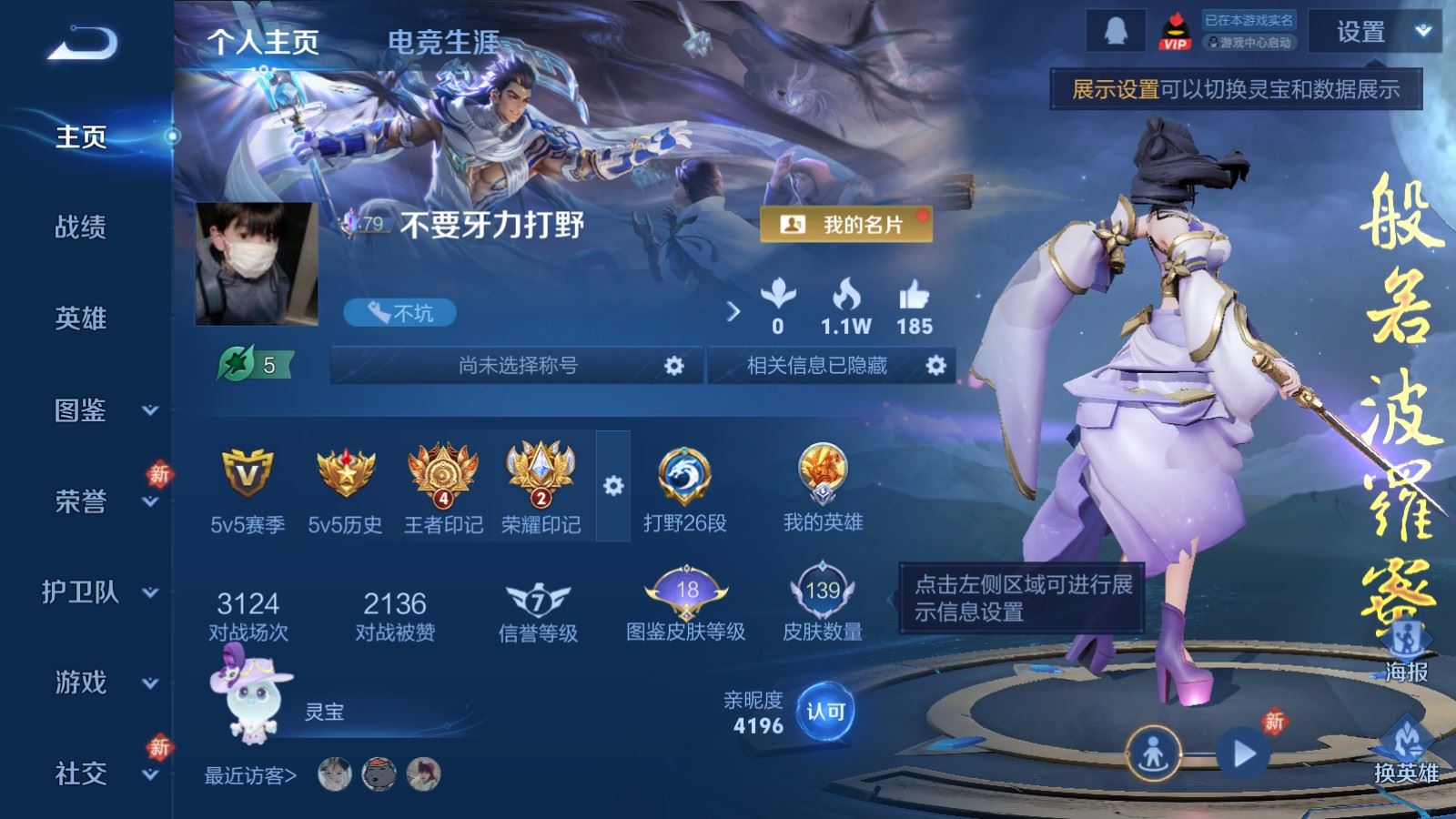
Task: Go back using the return arrow
Action: (82, 43)
